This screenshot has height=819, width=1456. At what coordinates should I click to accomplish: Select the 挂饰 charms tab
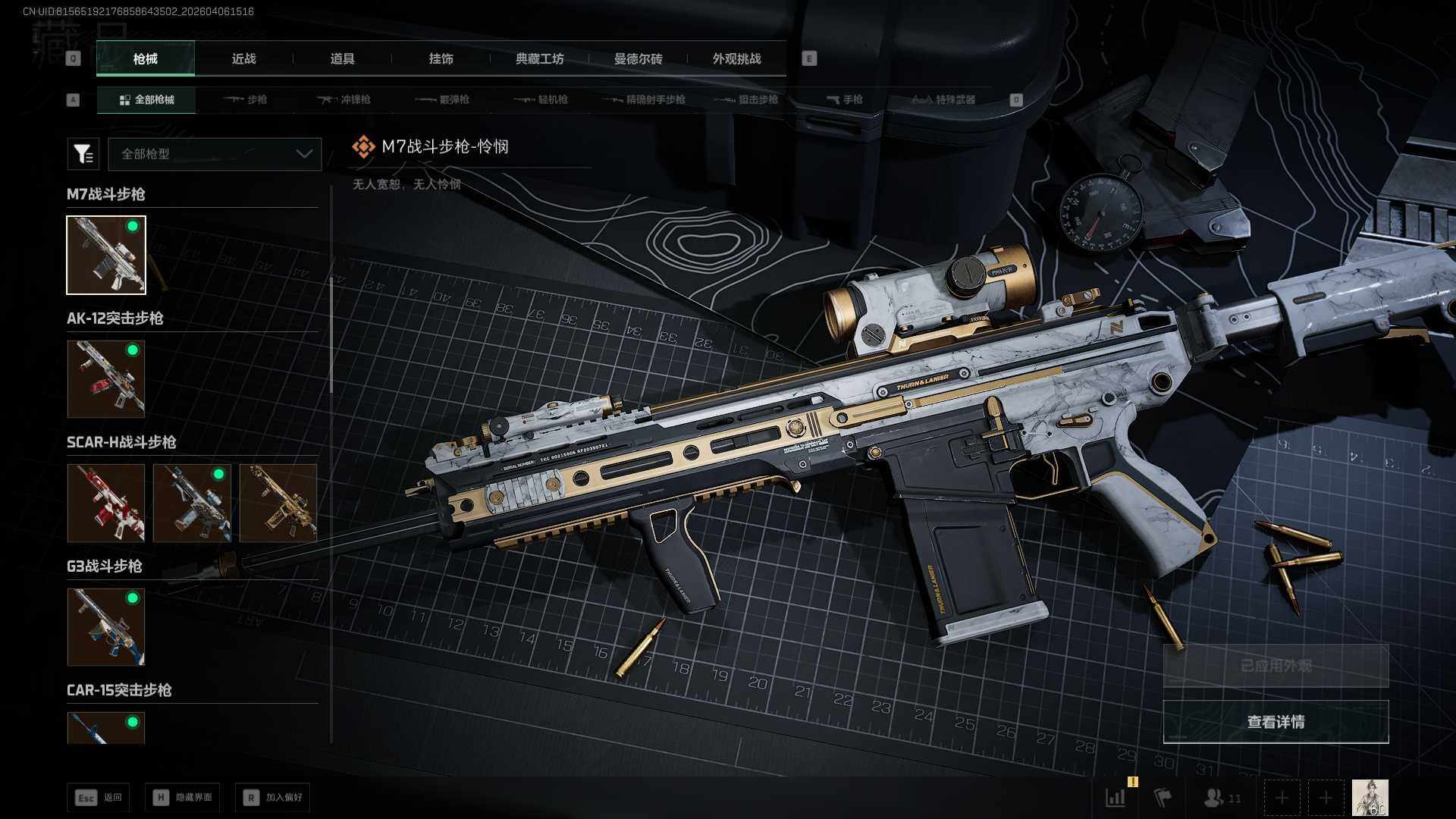pos(441,58)
